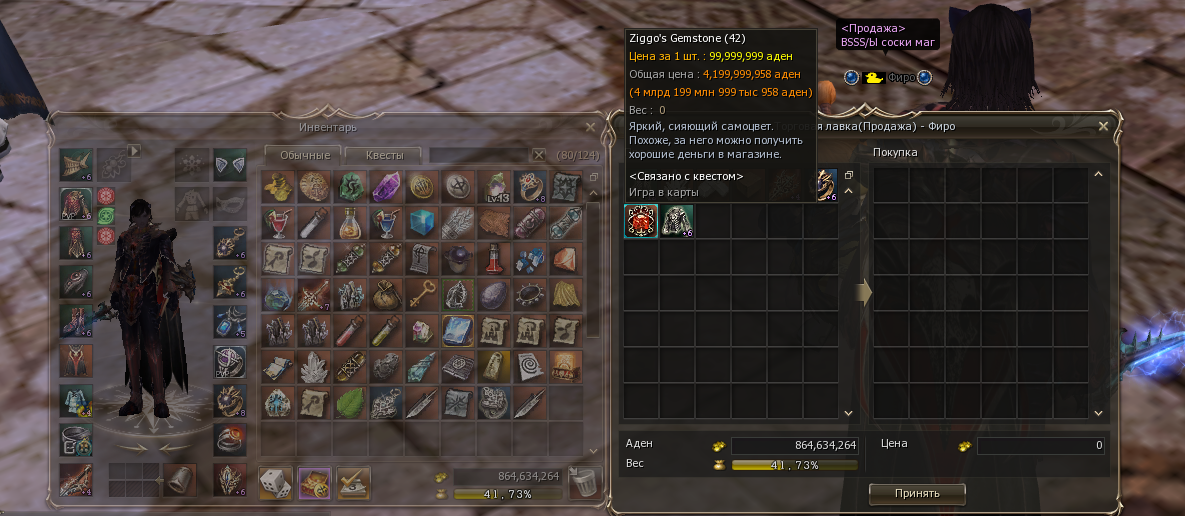Open the inventory trash bin

[x=582, y=484]
